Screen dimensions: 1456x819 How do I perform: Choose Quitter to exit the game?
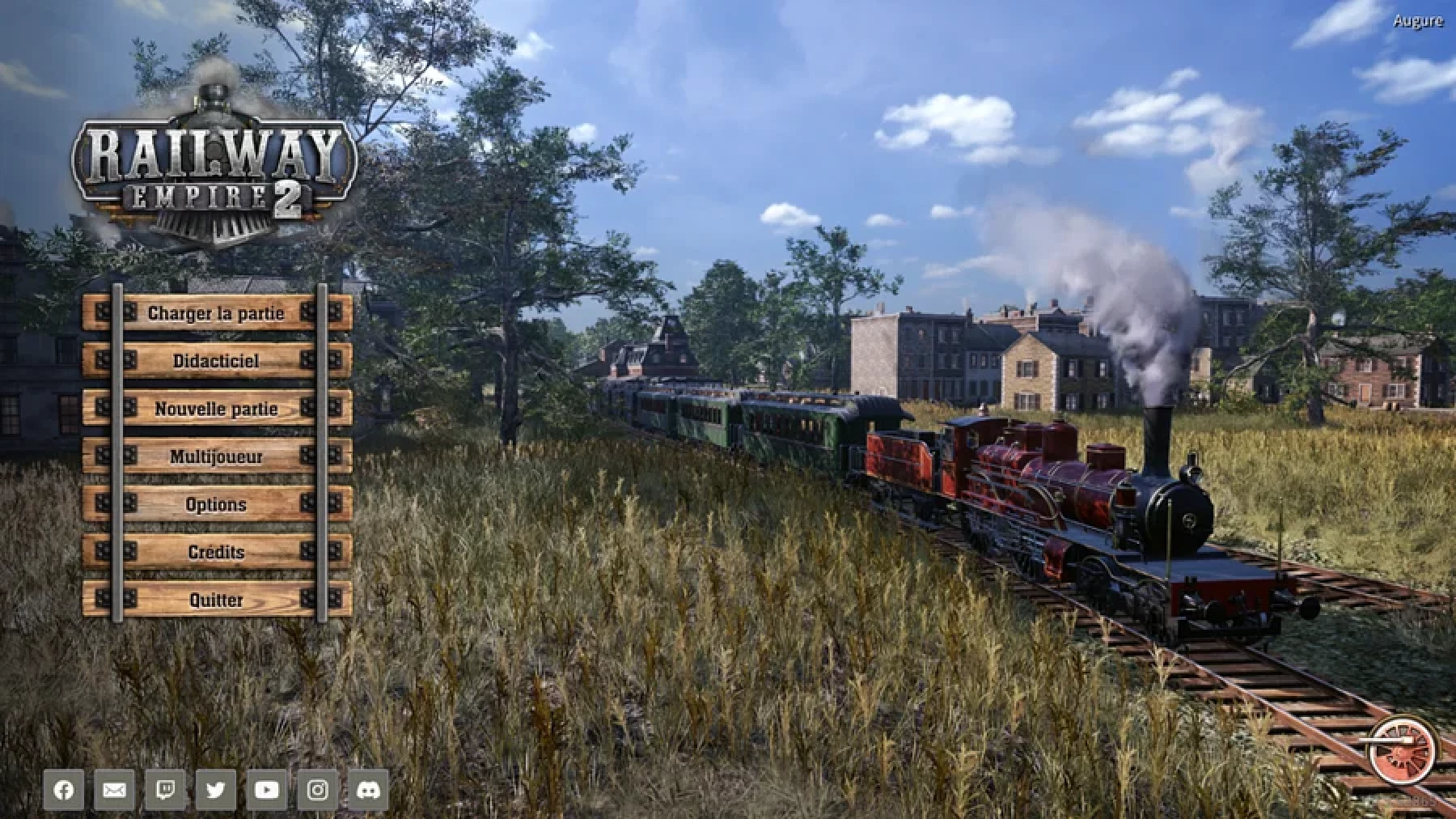pos(216,600)
